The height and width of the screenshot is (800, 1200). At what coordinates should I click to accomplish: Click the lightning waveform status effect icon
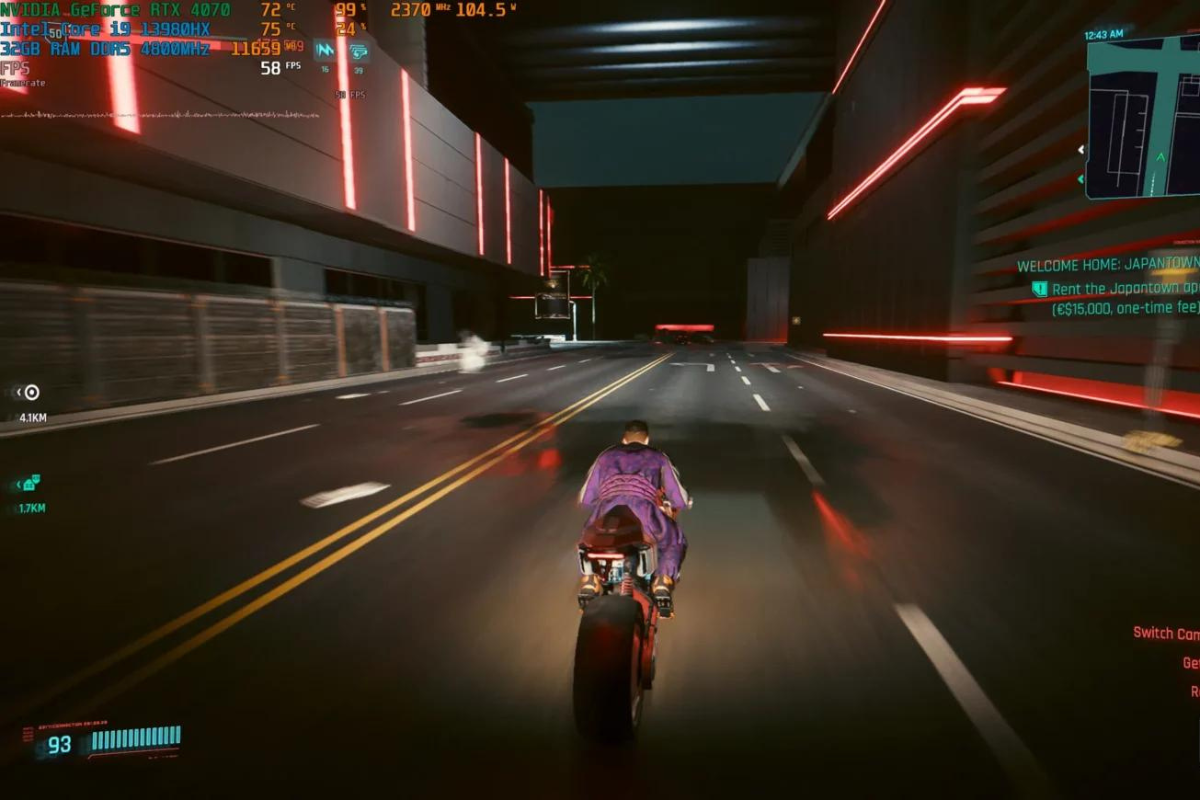point(324,50)
